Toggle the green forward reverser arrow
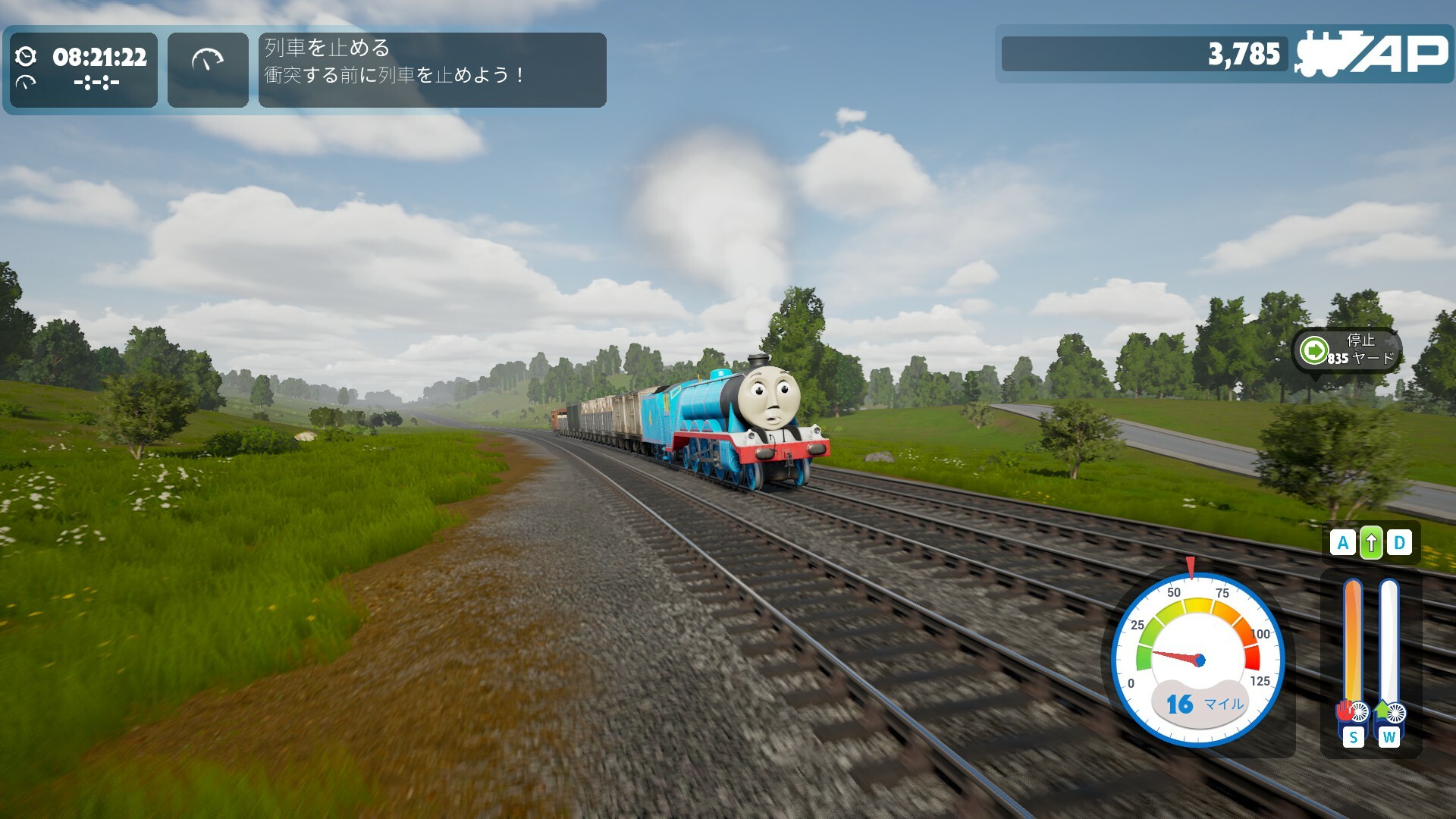 (x=1371, y=543)
